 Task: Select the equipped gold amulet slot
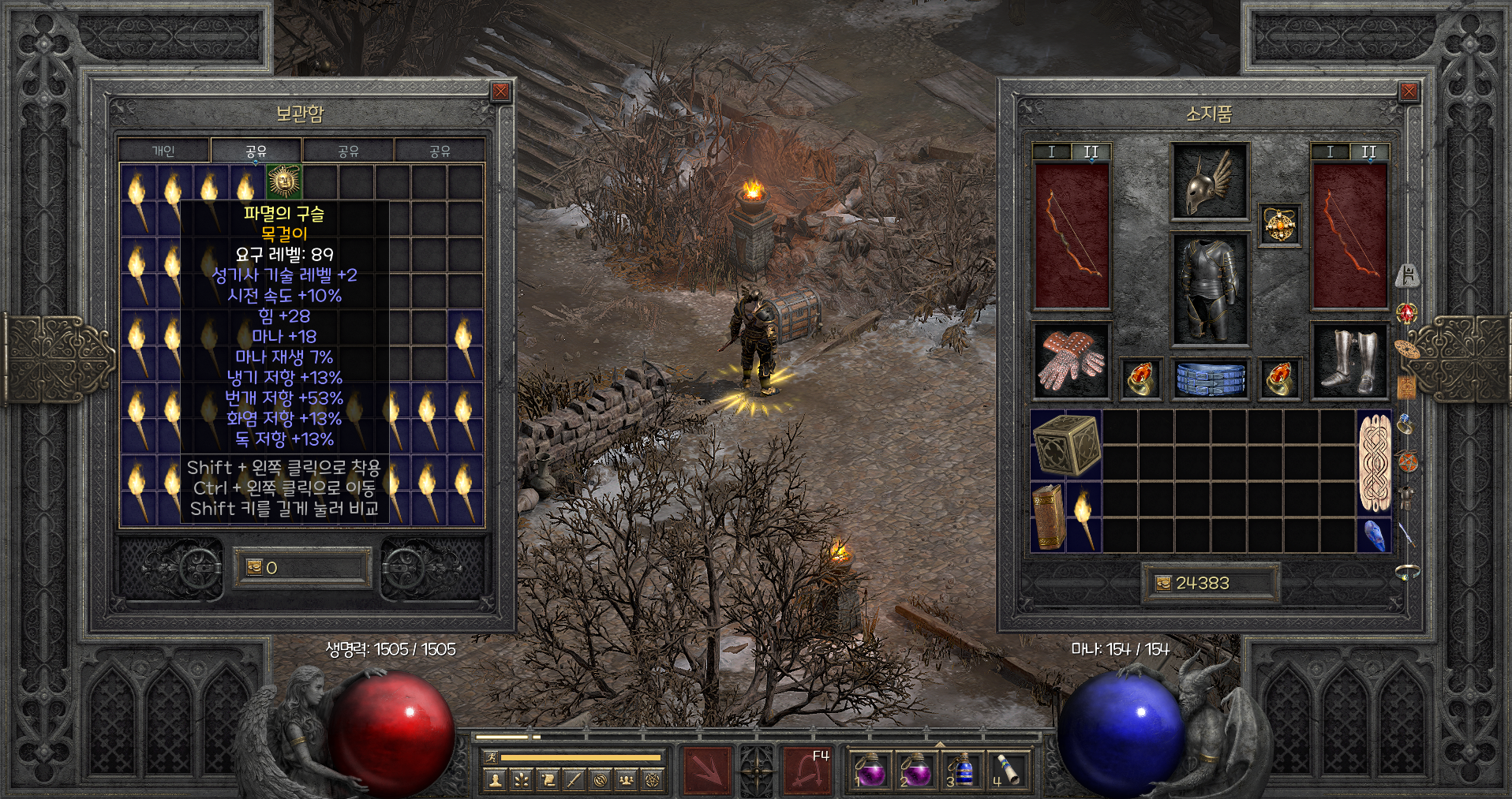pyautogui.click(x=1278, y=226)
